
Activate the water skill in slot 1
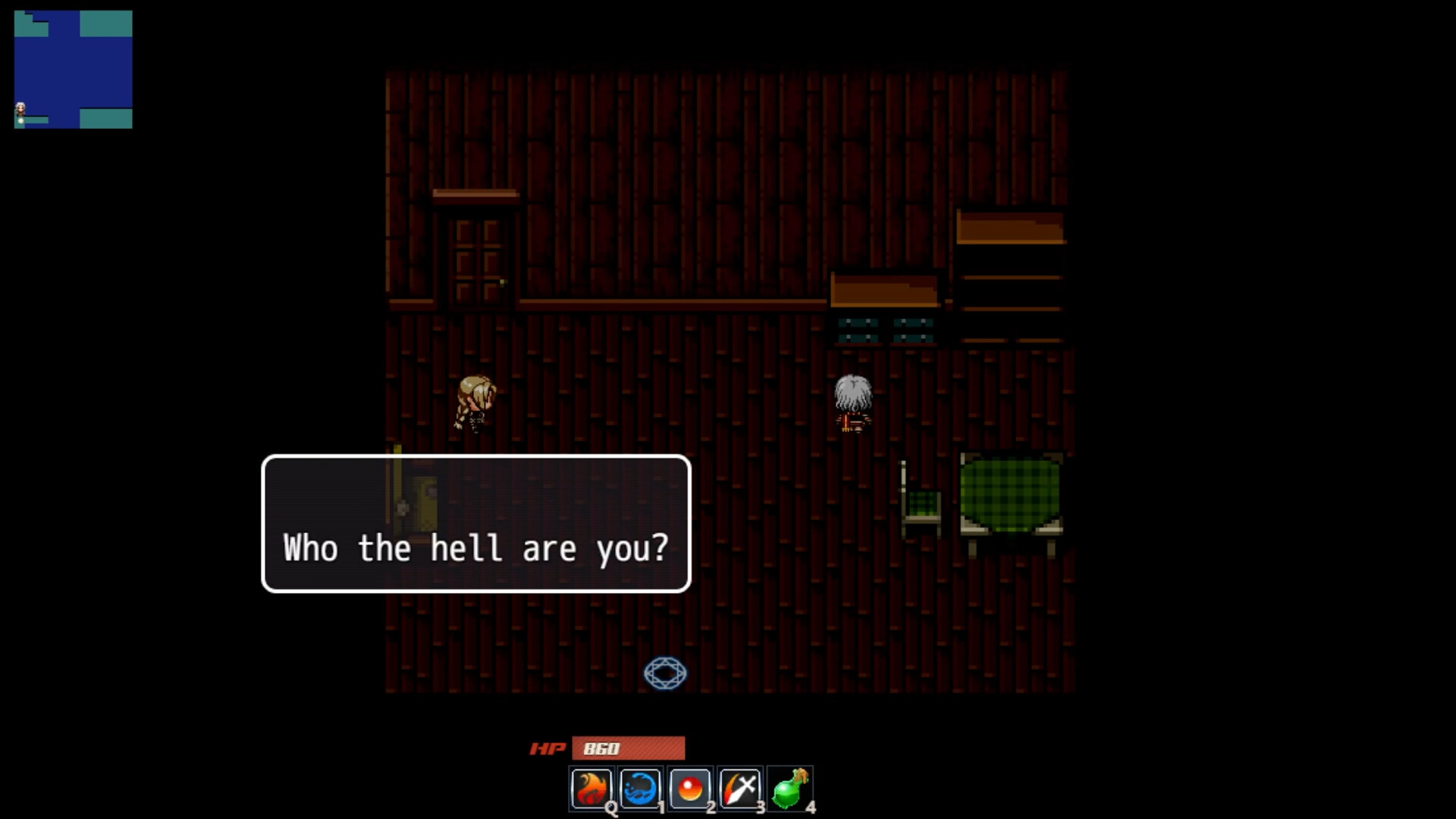tap(641, 788)
